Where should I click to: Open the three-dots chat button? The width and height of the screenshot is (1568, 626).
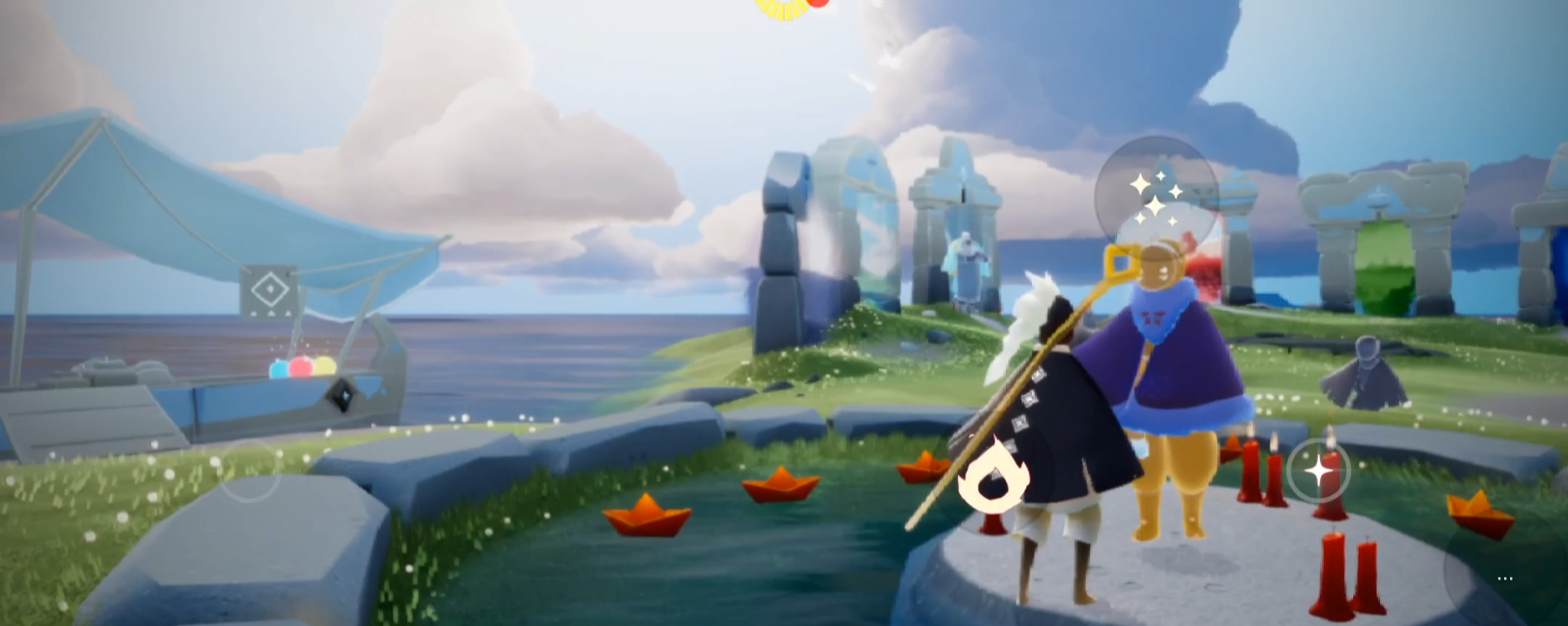click(x=1505, y=579)
